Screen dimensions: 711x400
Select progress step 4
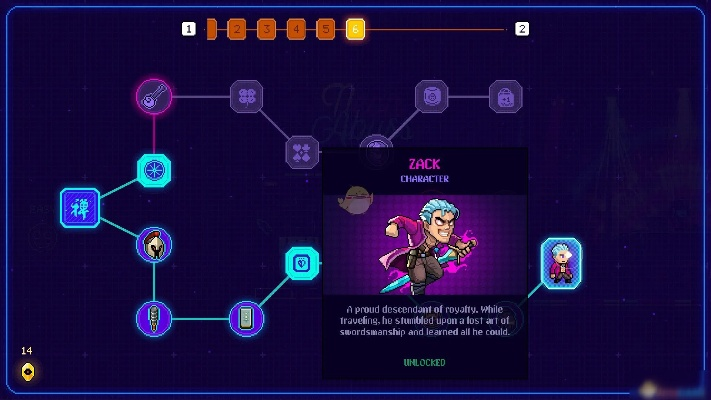[296, 29]
